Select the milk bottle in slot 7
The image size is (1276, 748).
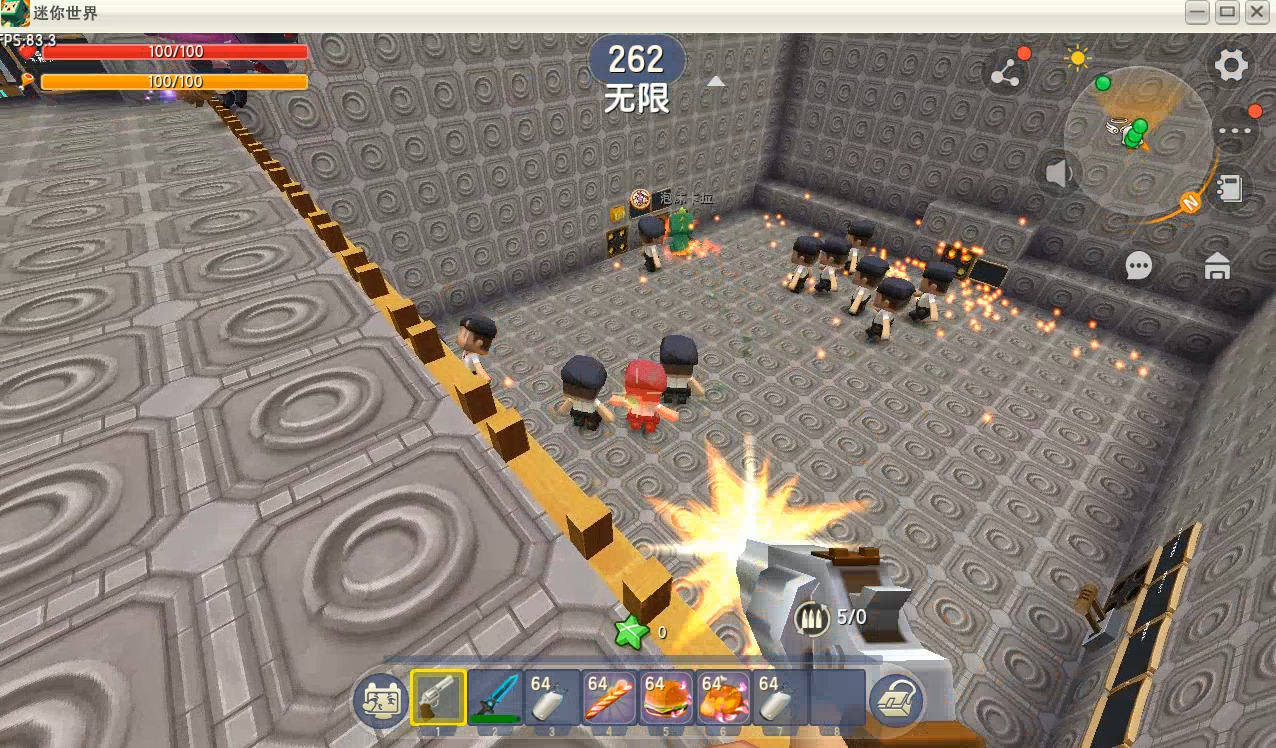click(x=780, y=697)
